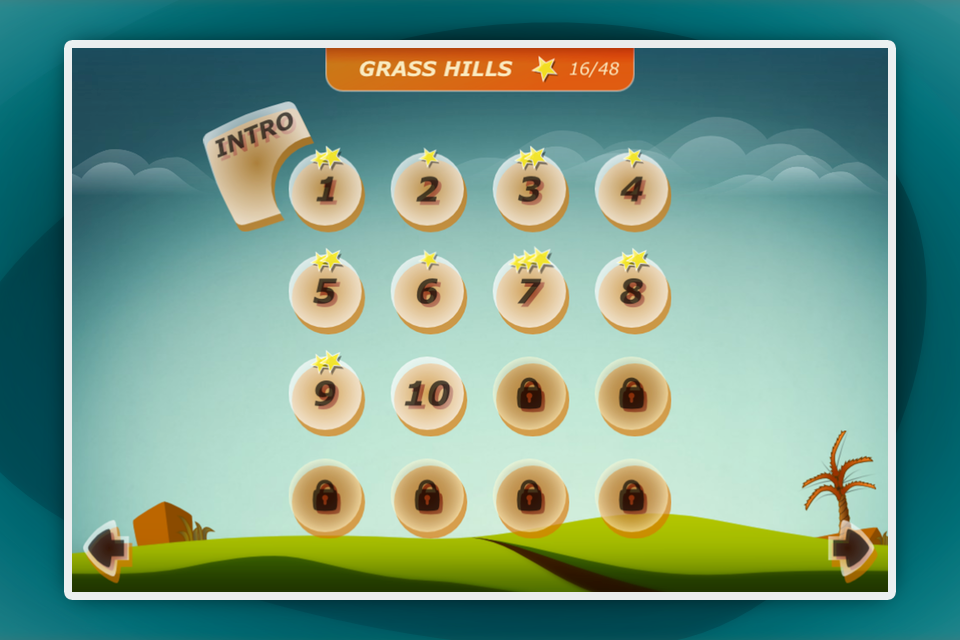Start the unplayed level 10
Screen dimensions: 960x640
point(428,394)
